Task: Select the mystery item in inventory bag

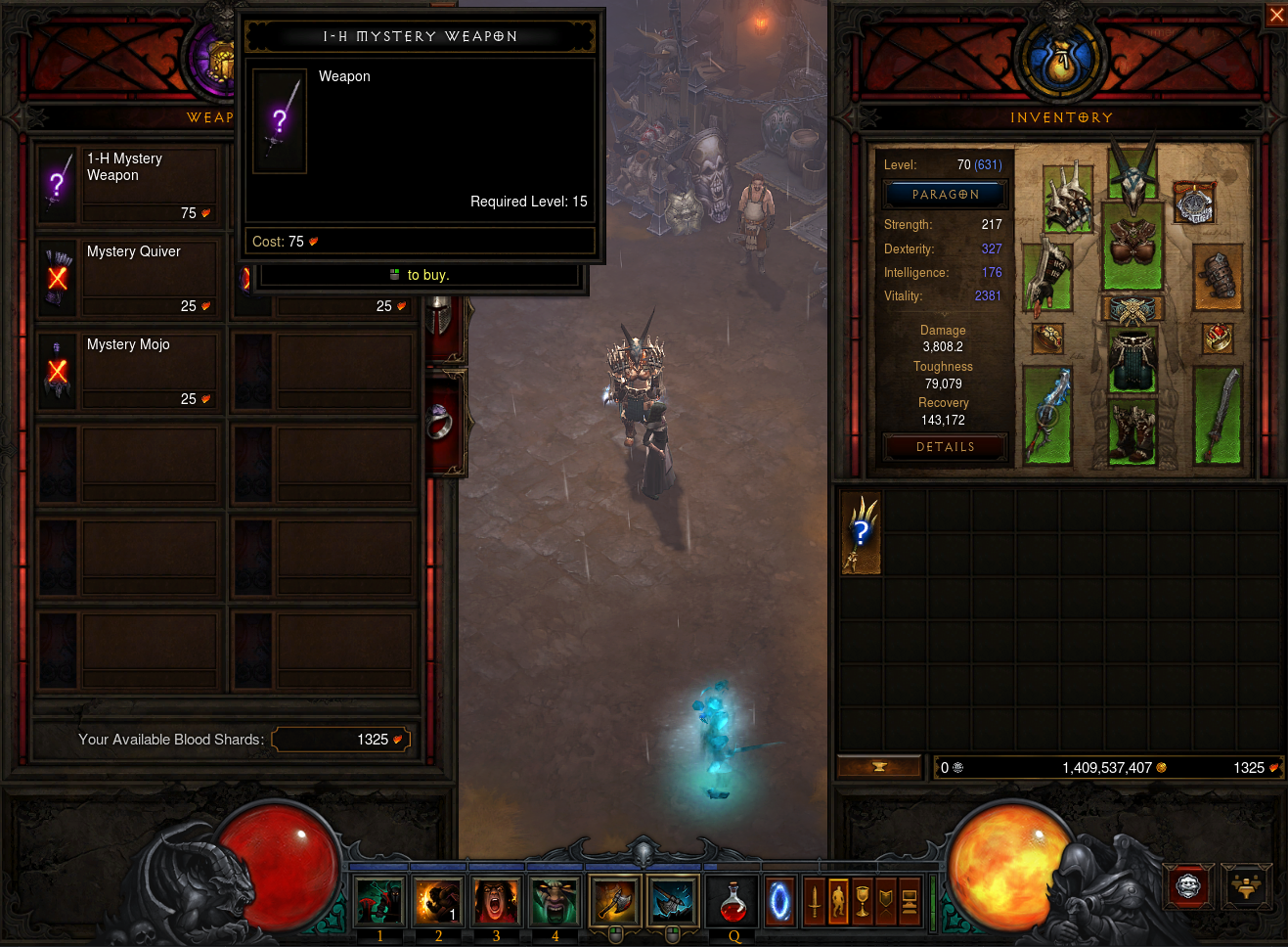Action: coord(861,532)
